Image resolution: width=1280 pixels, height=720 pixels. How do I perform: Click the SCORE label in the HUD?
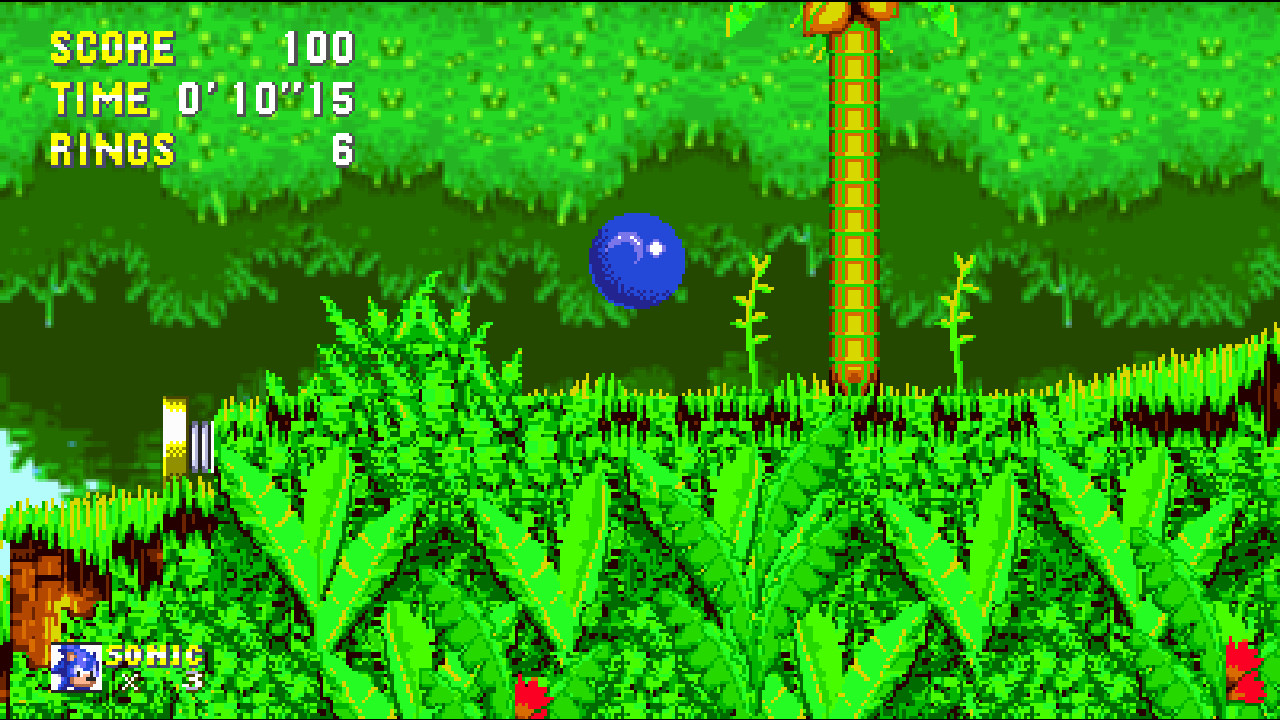pos(110,45)
